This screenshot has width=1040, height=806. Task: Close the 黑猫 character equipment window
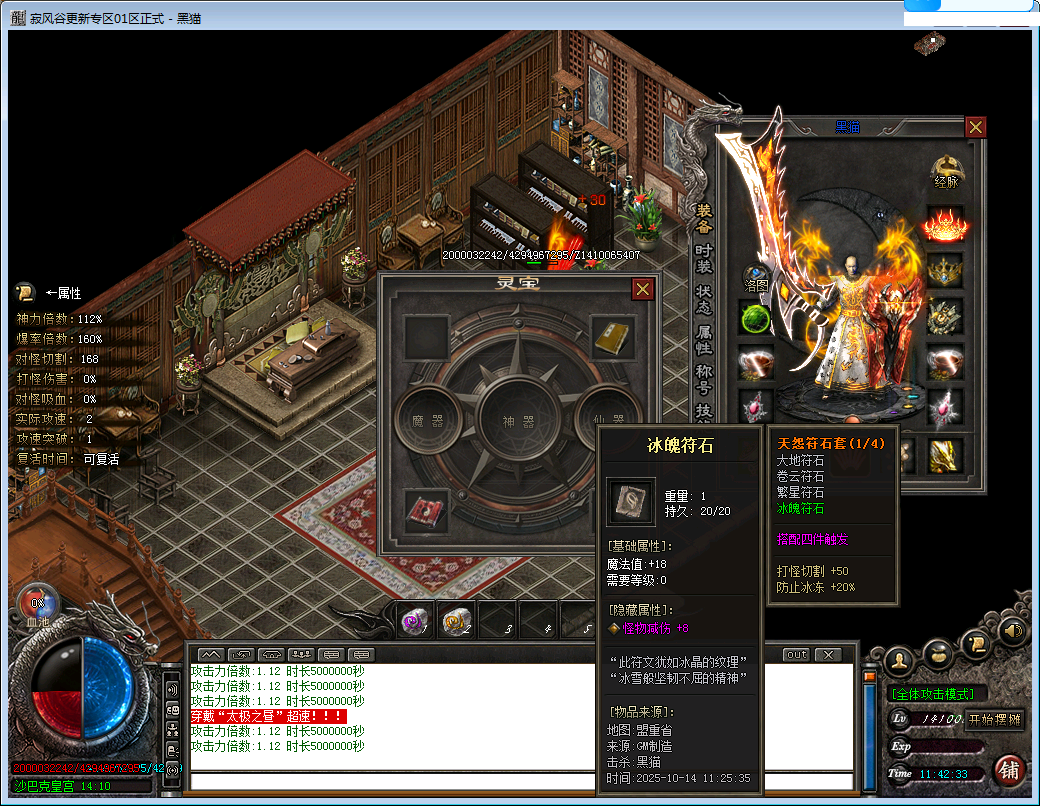tap(975, 127)
